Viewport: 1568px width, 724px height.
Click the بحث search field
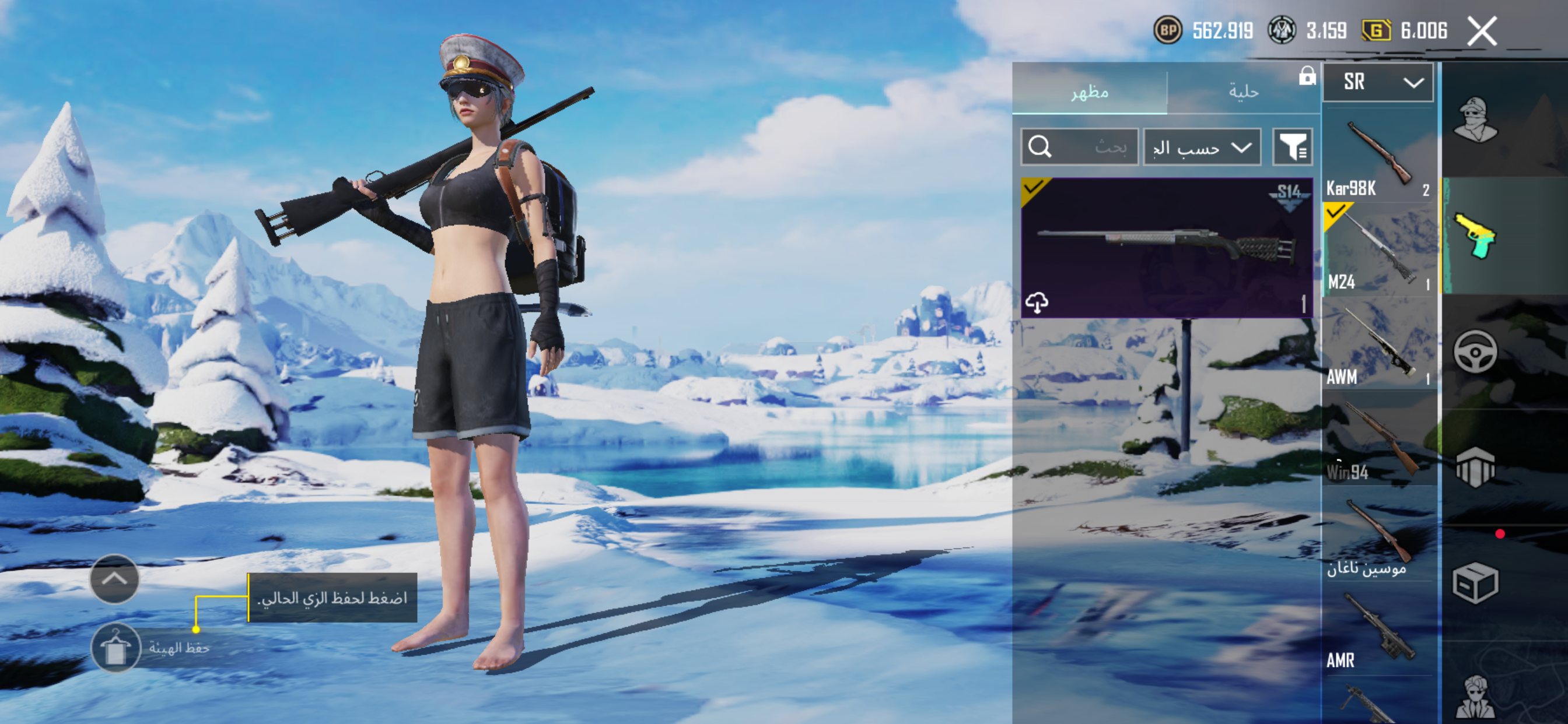1079,147
